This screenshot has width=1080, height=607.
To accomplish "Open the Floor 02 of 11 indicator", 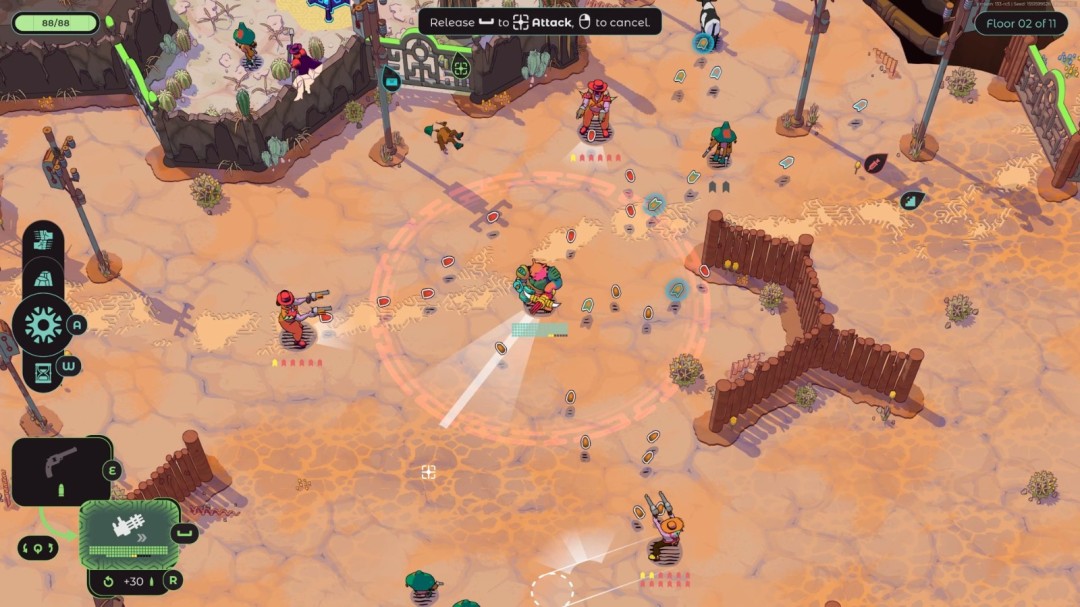I will point(1021,23).
